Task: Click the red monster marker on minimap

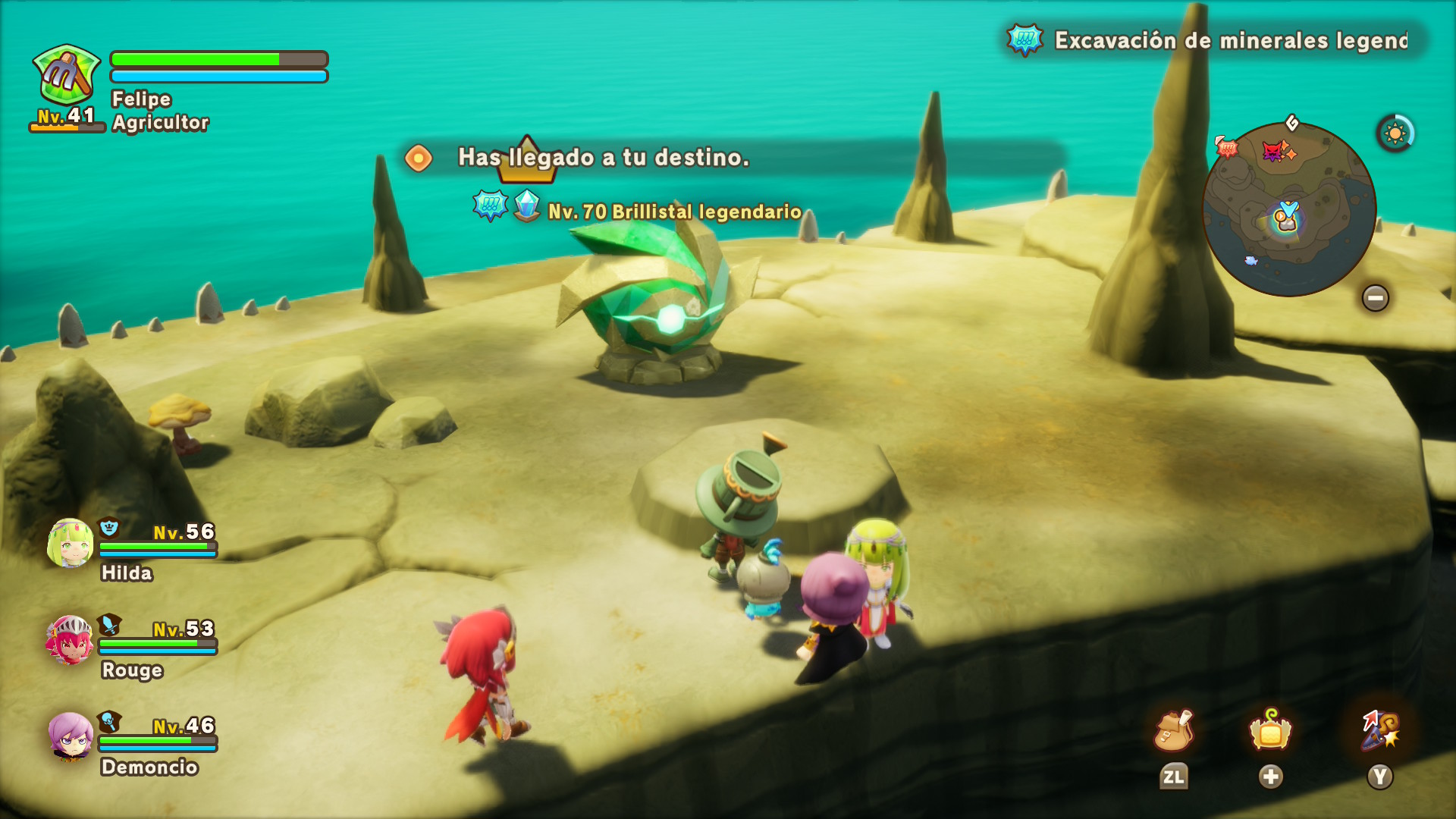Action: click(1273, 151)
